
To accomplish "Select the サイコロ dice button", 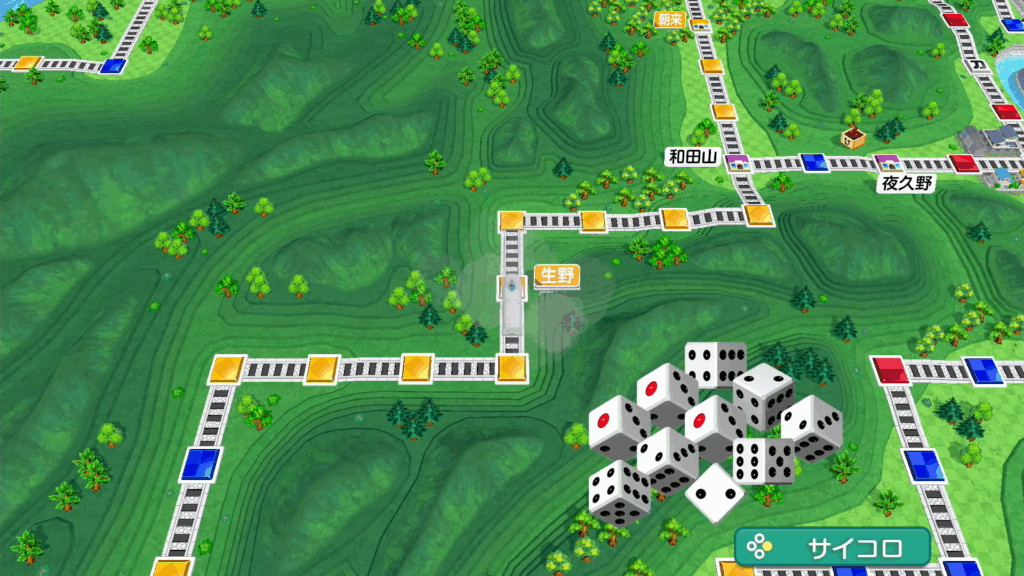I will (x=833, y=547).
